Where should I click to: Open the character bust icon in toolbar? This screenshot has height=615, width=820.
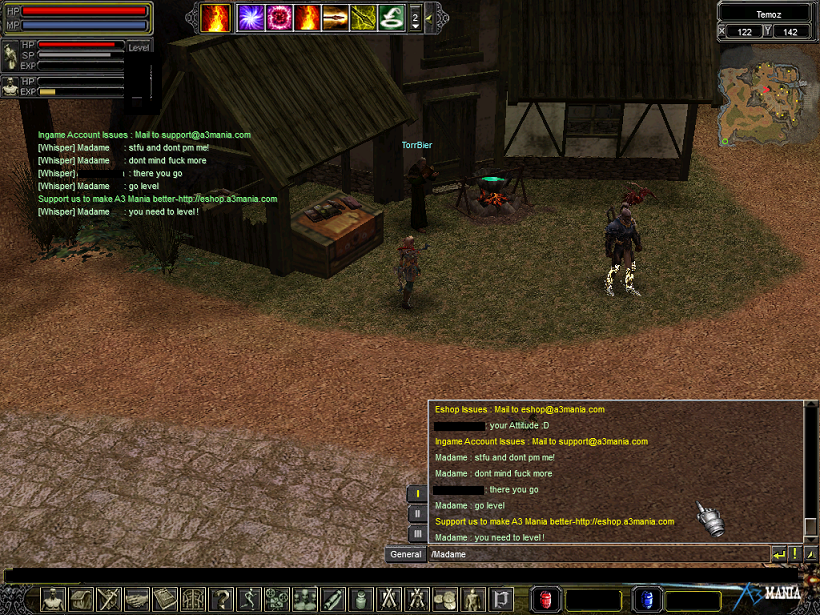(53, 599)
